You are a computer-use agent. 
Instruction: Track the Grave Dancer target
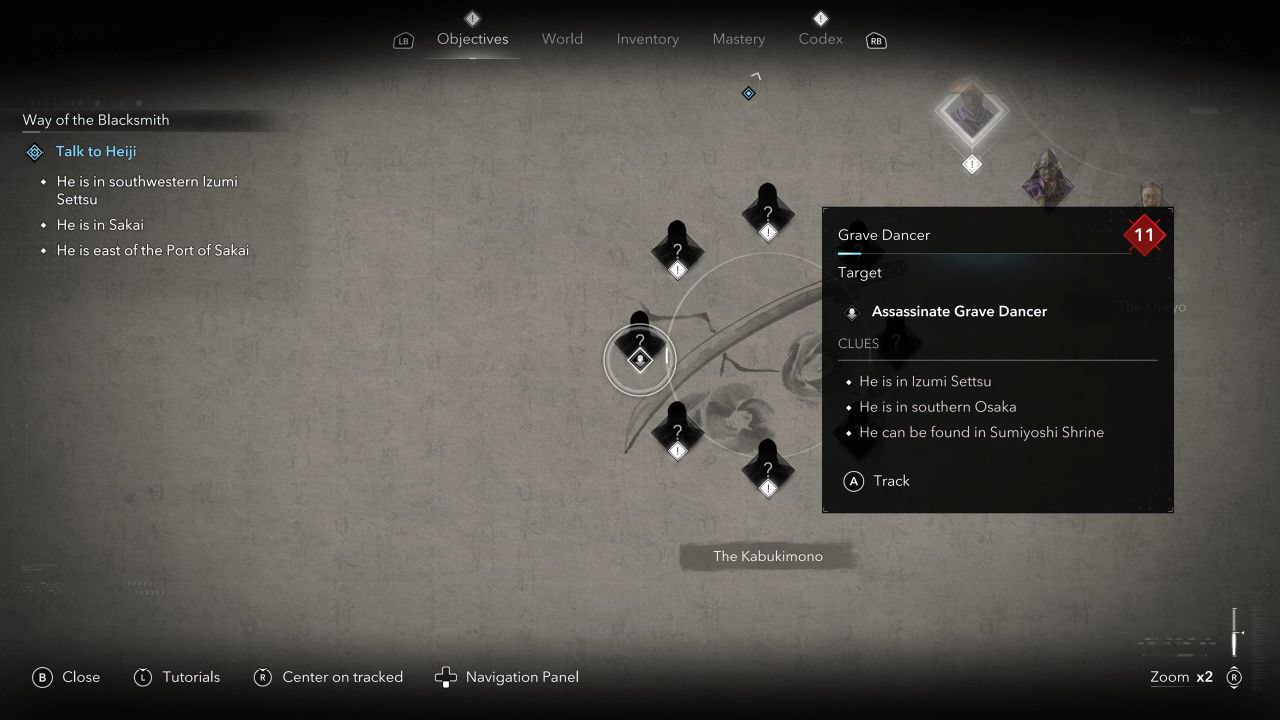[x=877, y=481]
